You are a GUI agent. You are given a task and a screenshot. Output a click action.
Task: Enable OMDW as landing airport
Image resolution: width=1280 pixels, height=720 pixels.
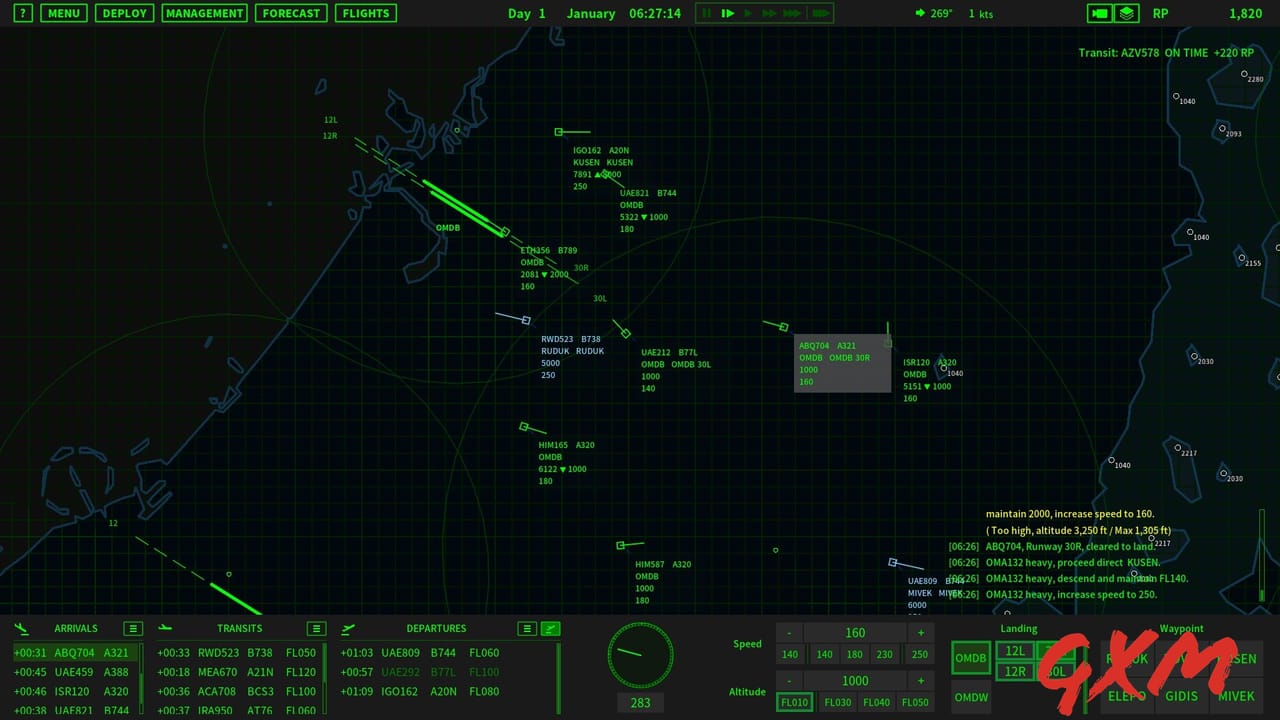[x=971, y=696]
